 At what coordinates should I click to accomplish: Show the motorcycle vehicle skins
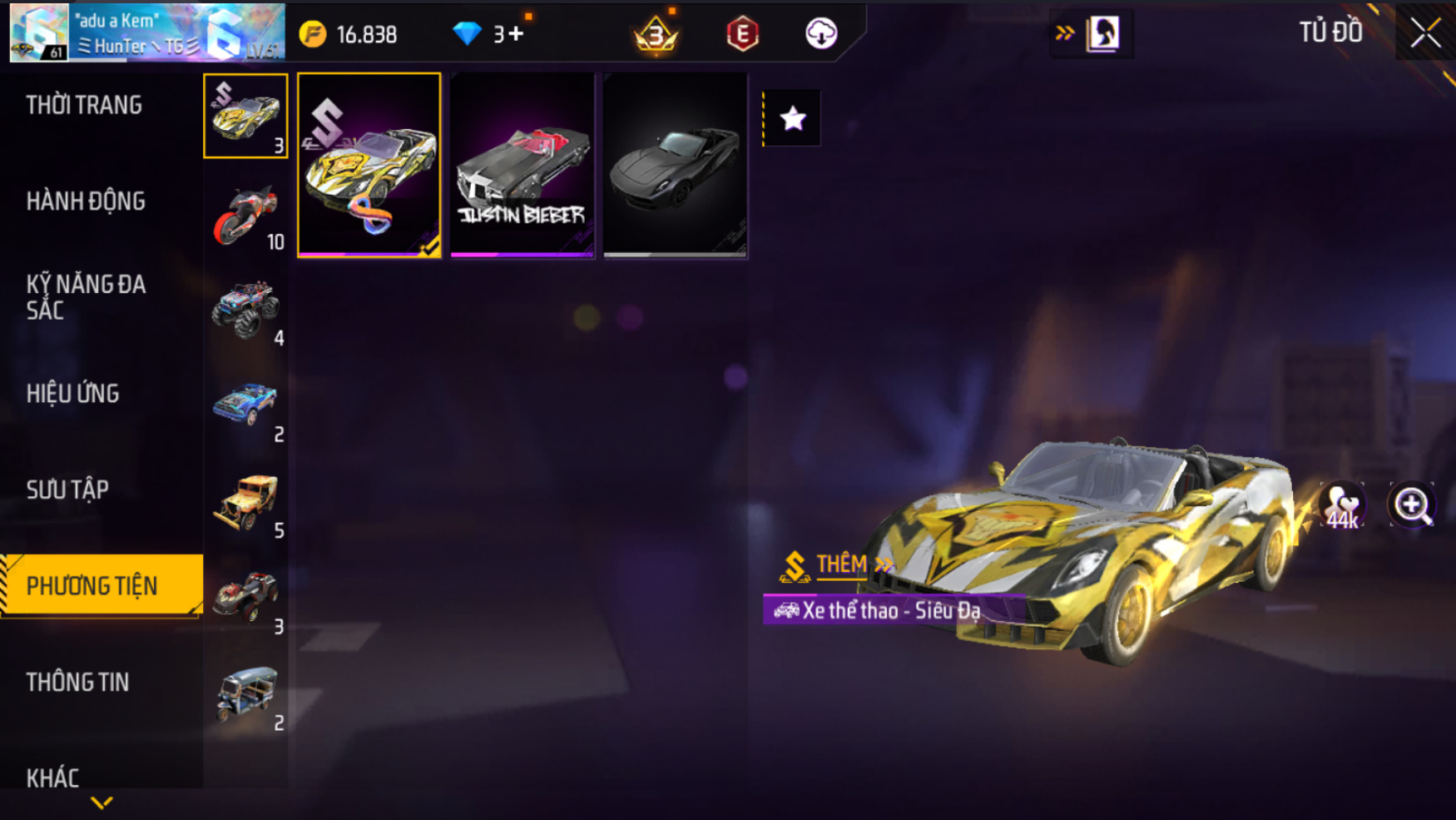245,215
